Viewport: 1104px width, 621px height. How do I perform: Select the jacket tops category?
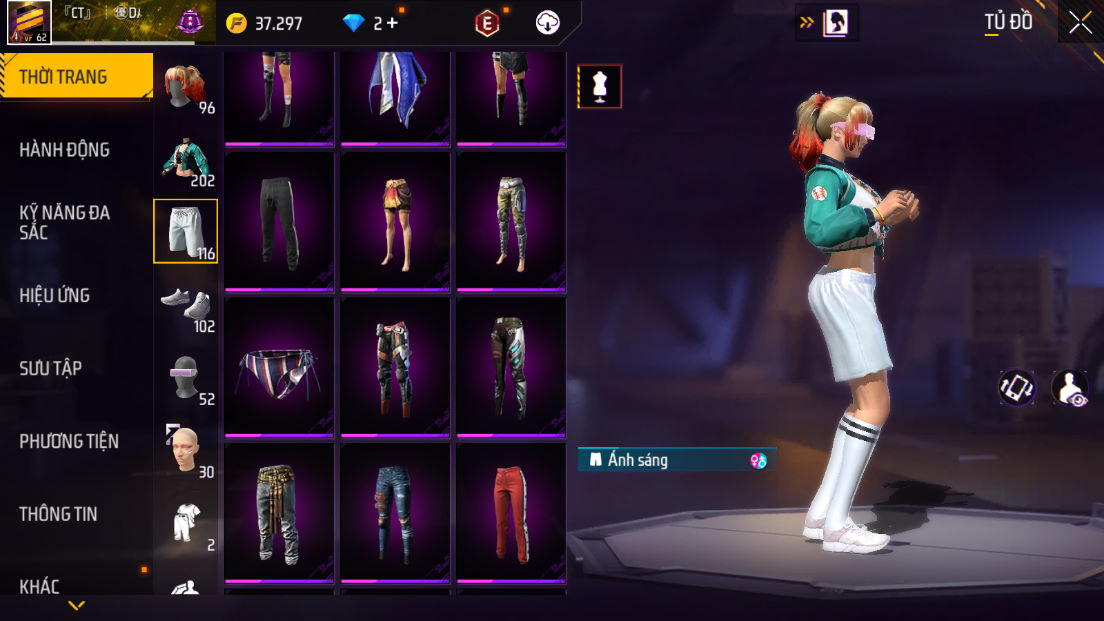coord(186,160)
